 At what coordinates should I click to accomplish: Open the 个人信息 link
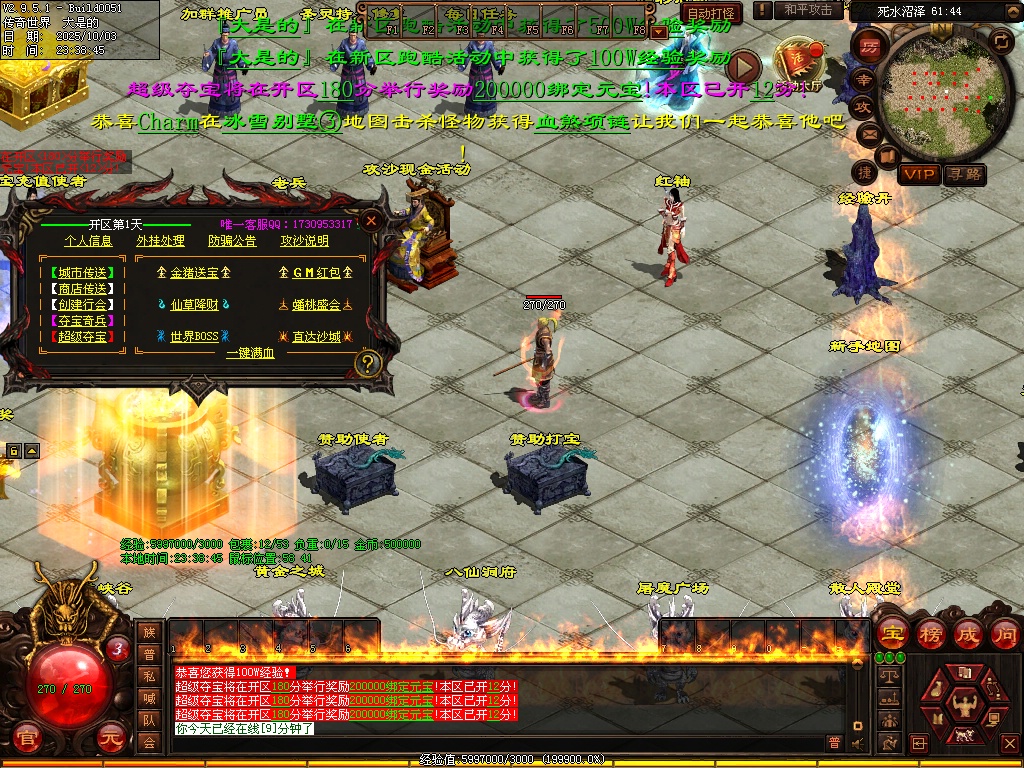[x=88, y=241]
